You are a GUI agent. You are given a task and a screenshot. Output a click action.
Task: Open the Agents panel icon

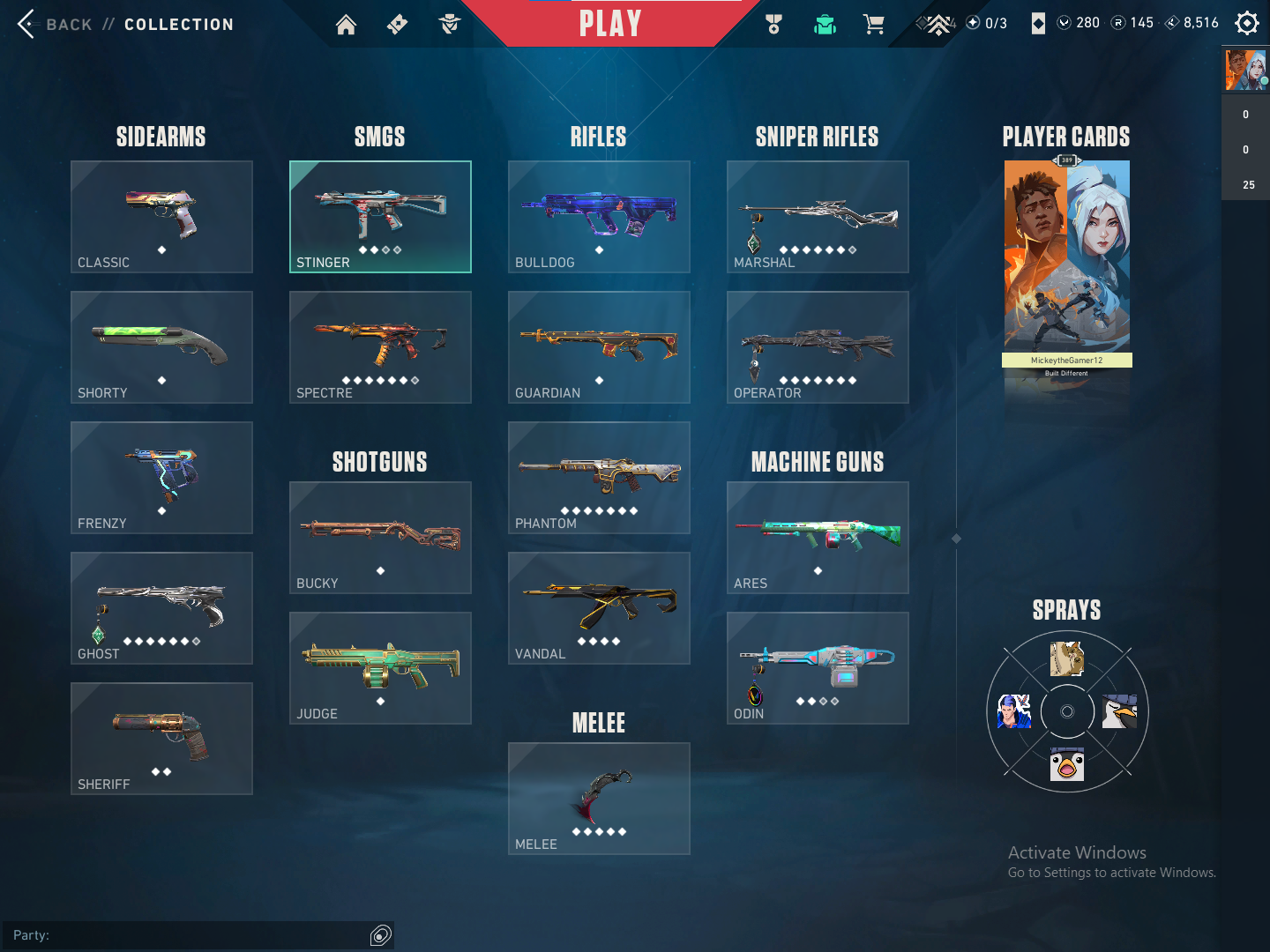click(x=450, y=24)
